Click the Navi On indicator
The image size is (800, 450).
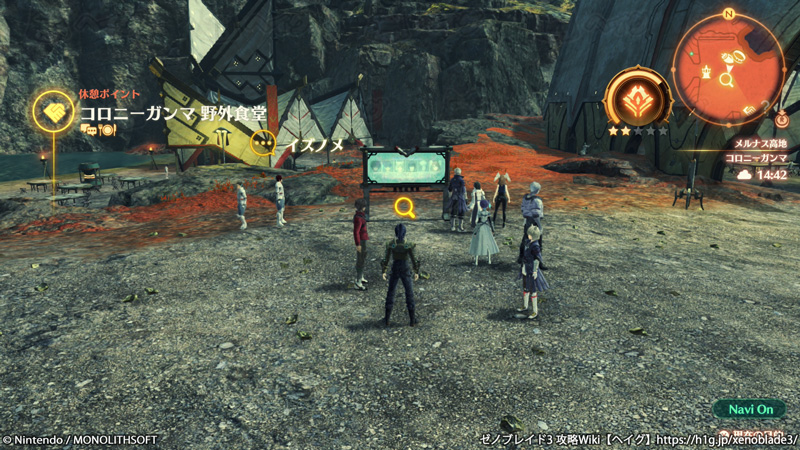click(x=750, y=410)
